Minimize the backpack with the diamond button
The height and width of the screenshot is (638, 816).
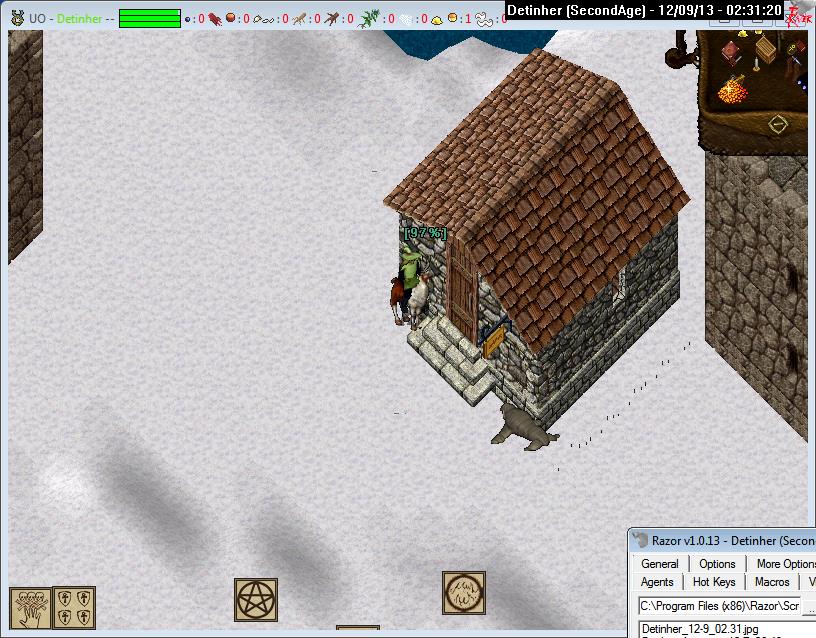[778, 125]
